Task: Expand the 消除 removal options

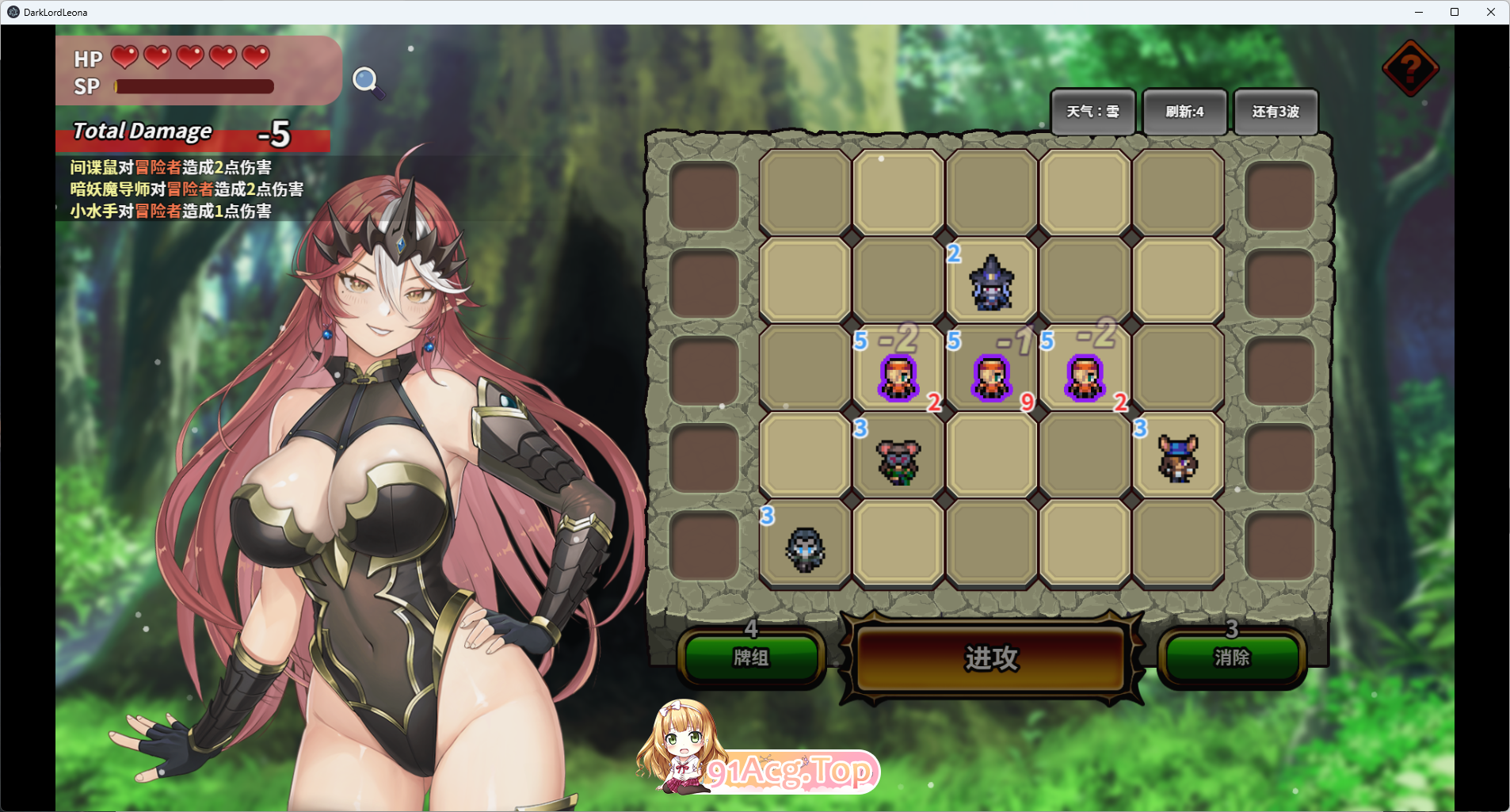Action: [x=1232, y=658]
